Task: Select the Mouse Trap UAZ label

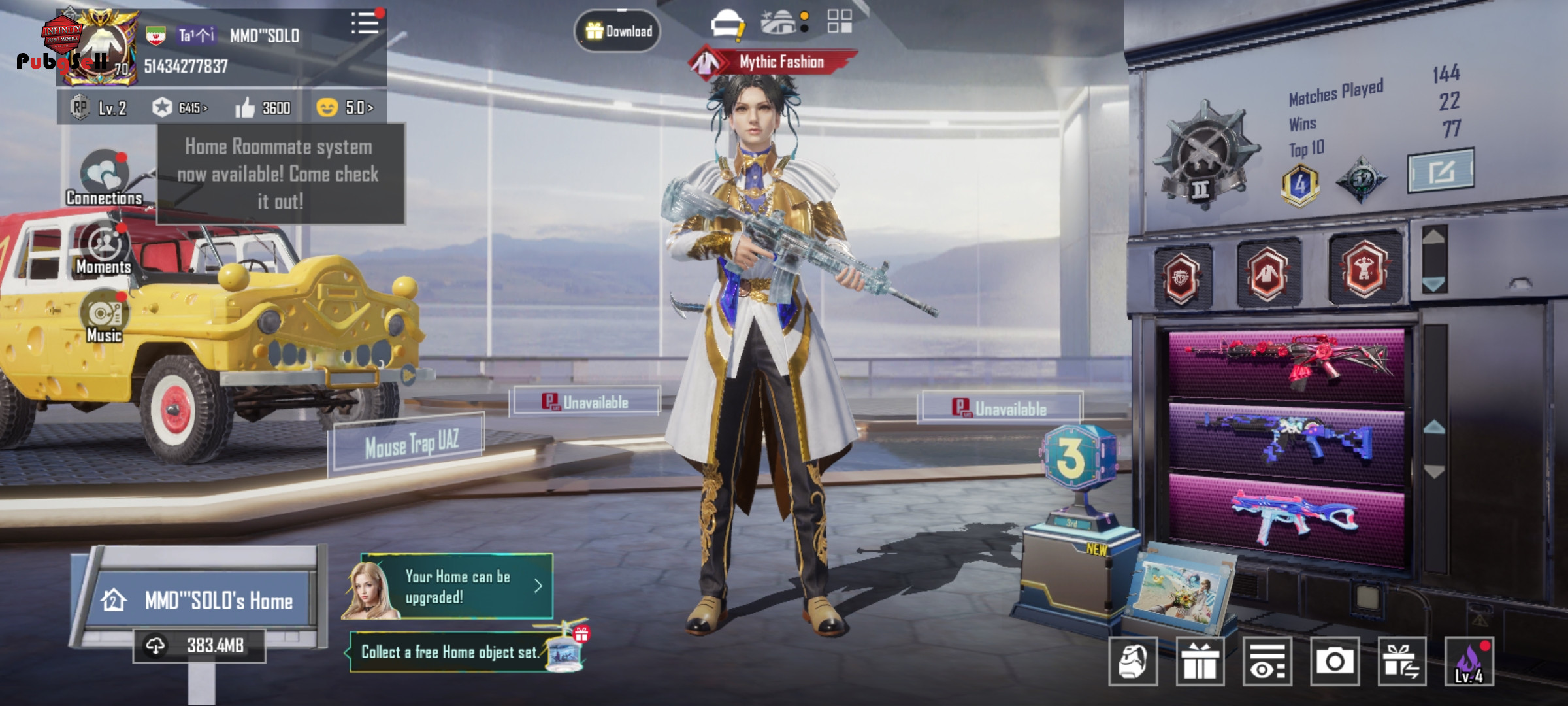Action: 410,445
